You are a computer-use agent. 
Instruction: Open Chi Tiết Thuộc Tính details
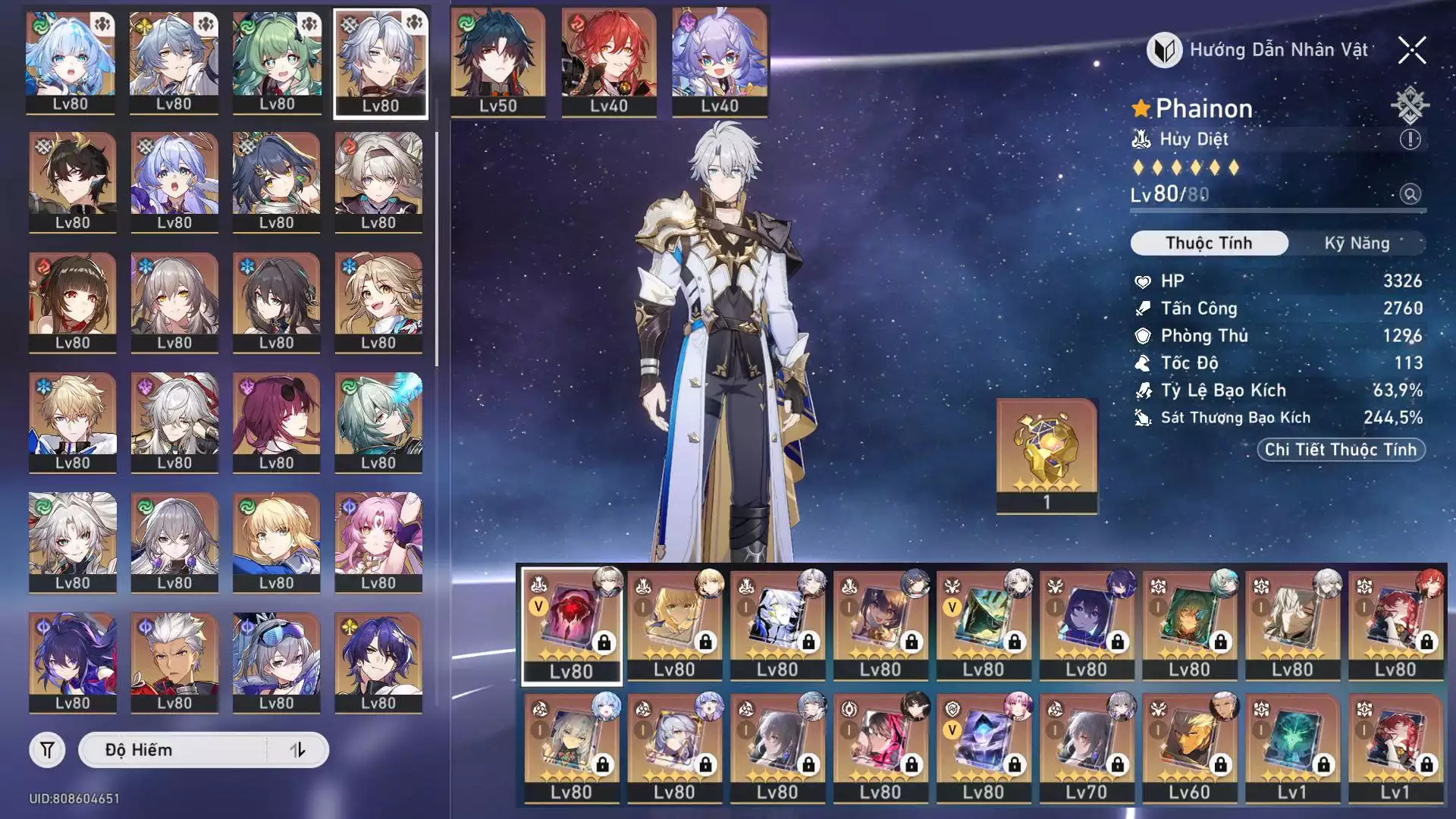1341,450
